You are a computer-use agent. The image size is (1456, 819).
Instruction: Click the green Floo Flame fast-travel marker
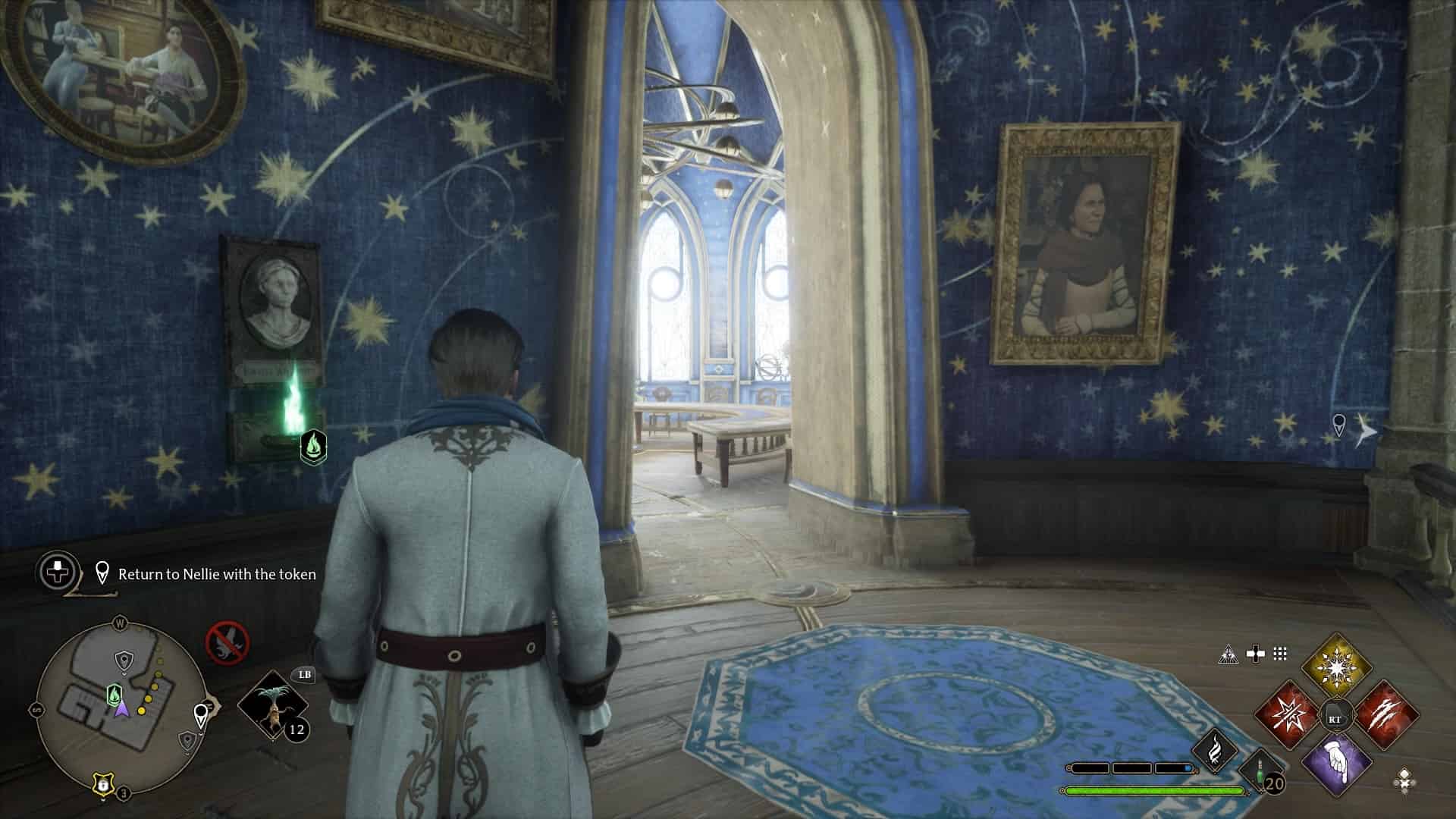click(313, 447)
